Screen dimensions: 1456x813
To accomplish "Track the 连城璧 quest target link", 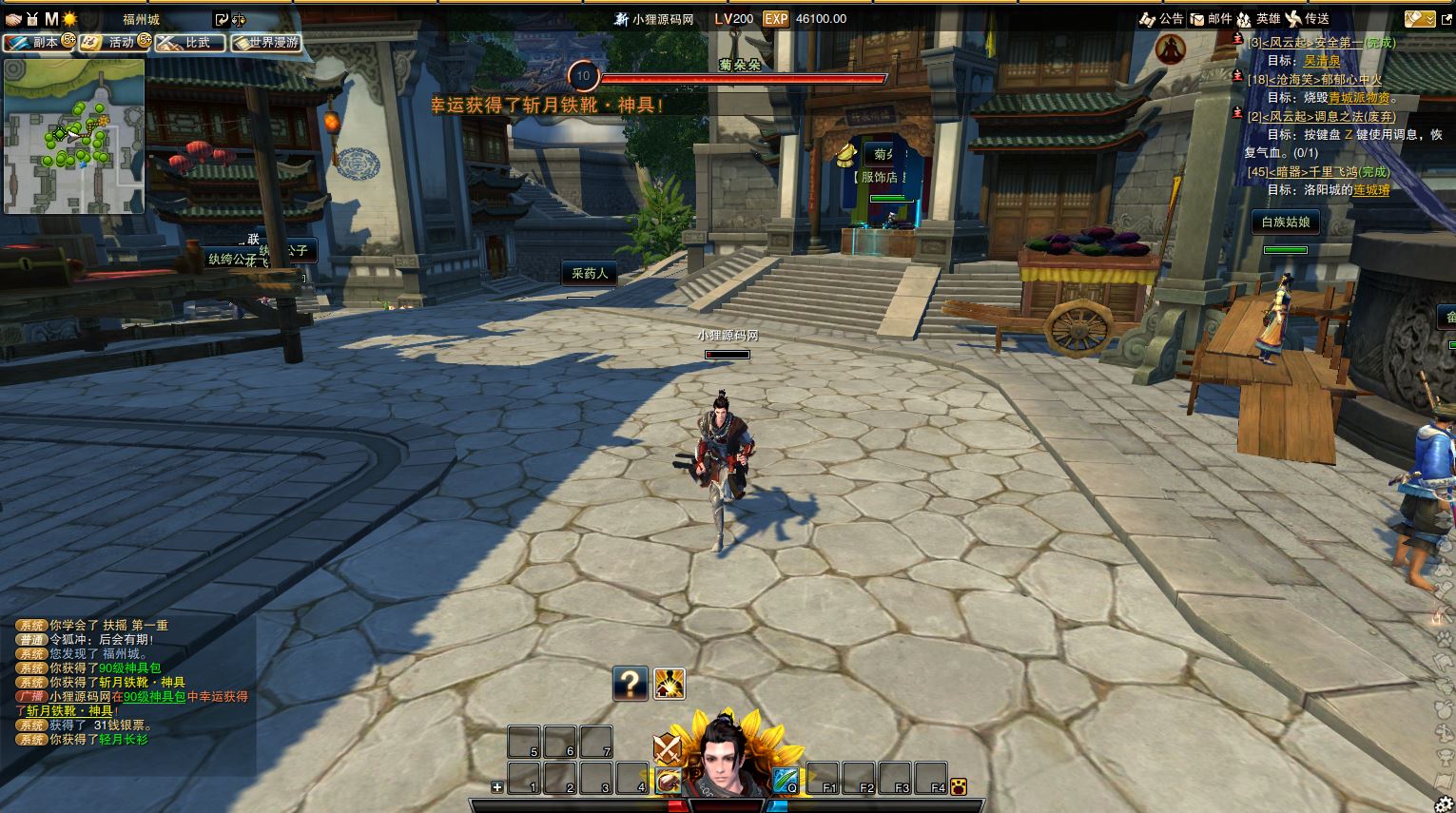I will pyautogui.click(x=1372, y=190).
